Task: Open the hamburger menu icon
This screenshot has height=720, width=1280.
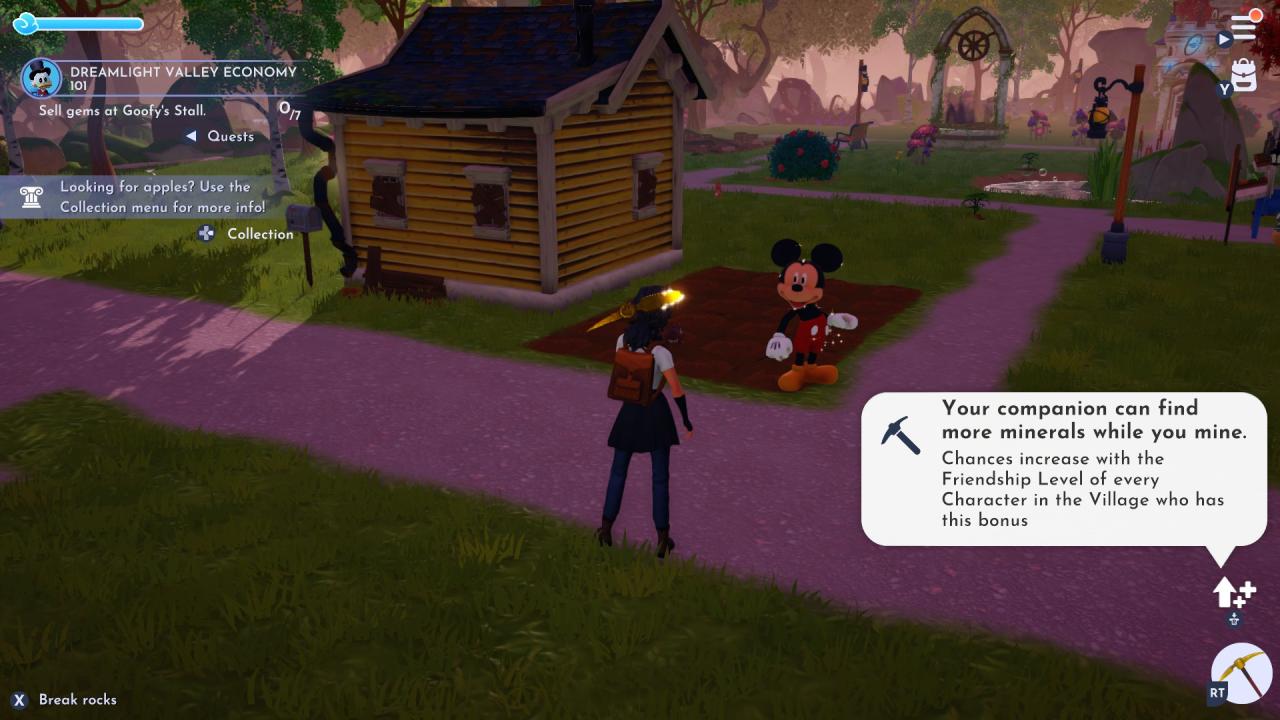Action: 1243,28
